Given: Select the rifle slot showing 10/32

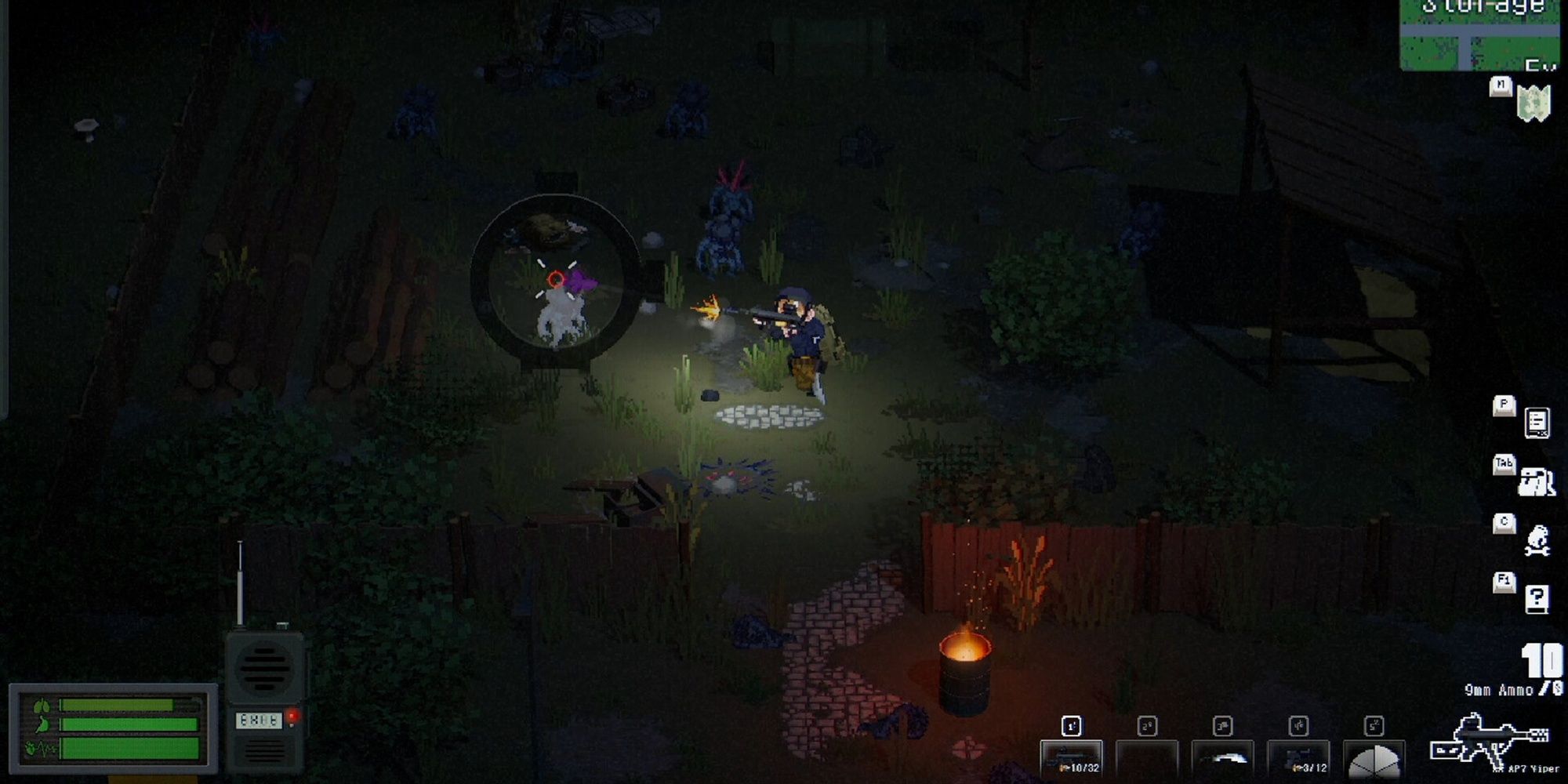Looking at the screenshot, I should coord(1071,758).
